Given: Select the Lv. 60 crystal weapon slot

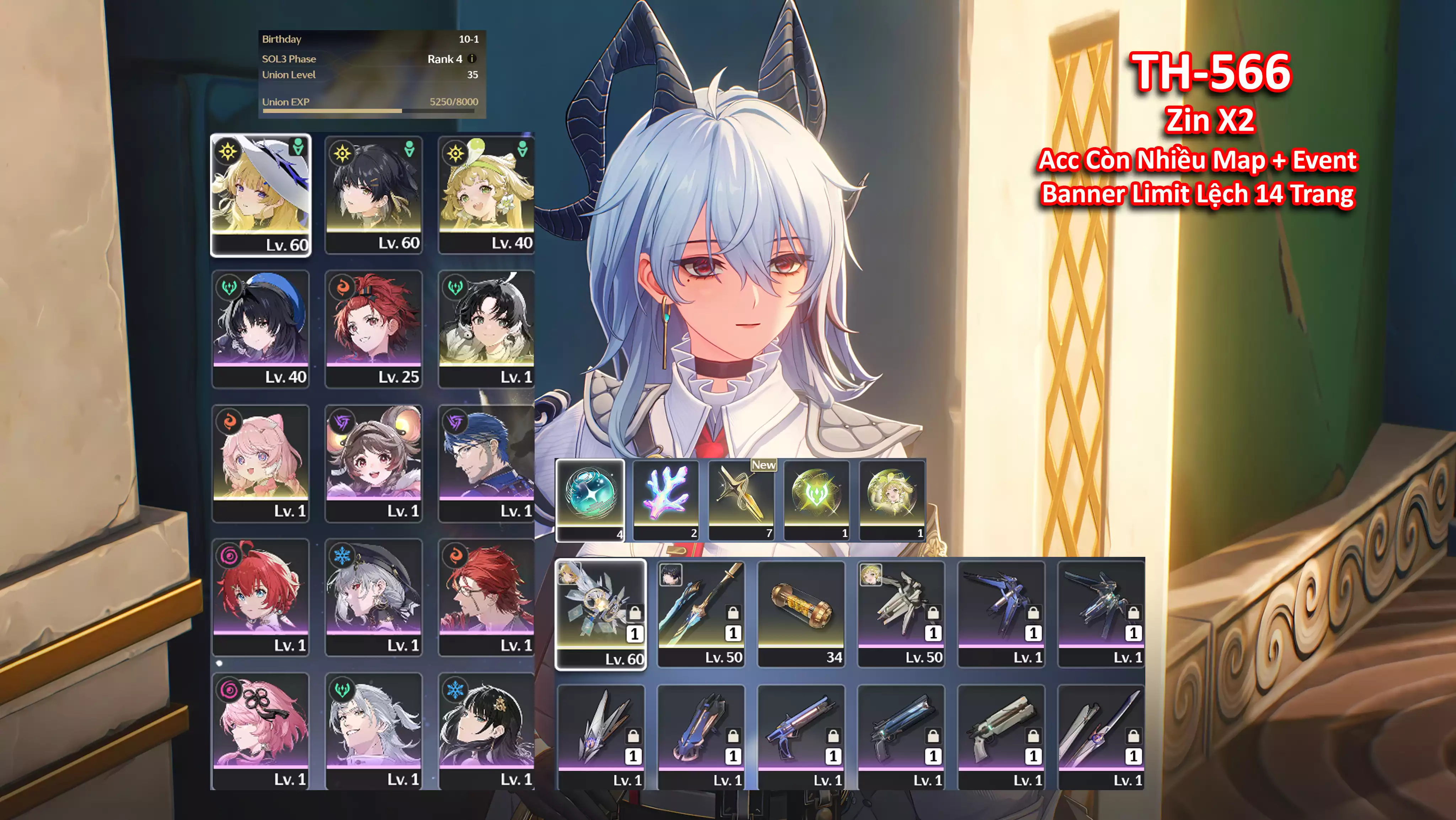Looking at the screenshot, I should [x=600, y=614].
